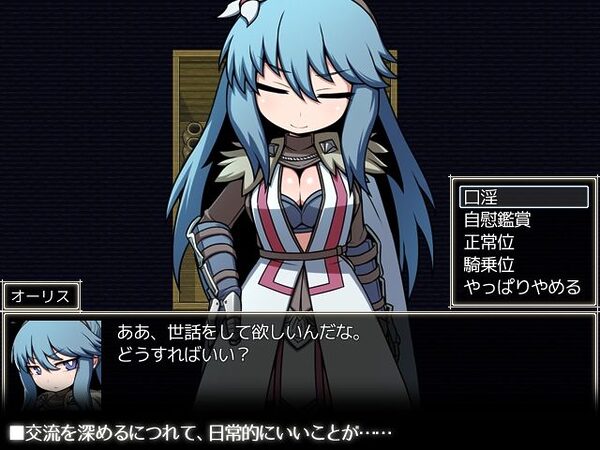
Task: Pick 正常位 from the choice list
Action: (x=522, y=243)
